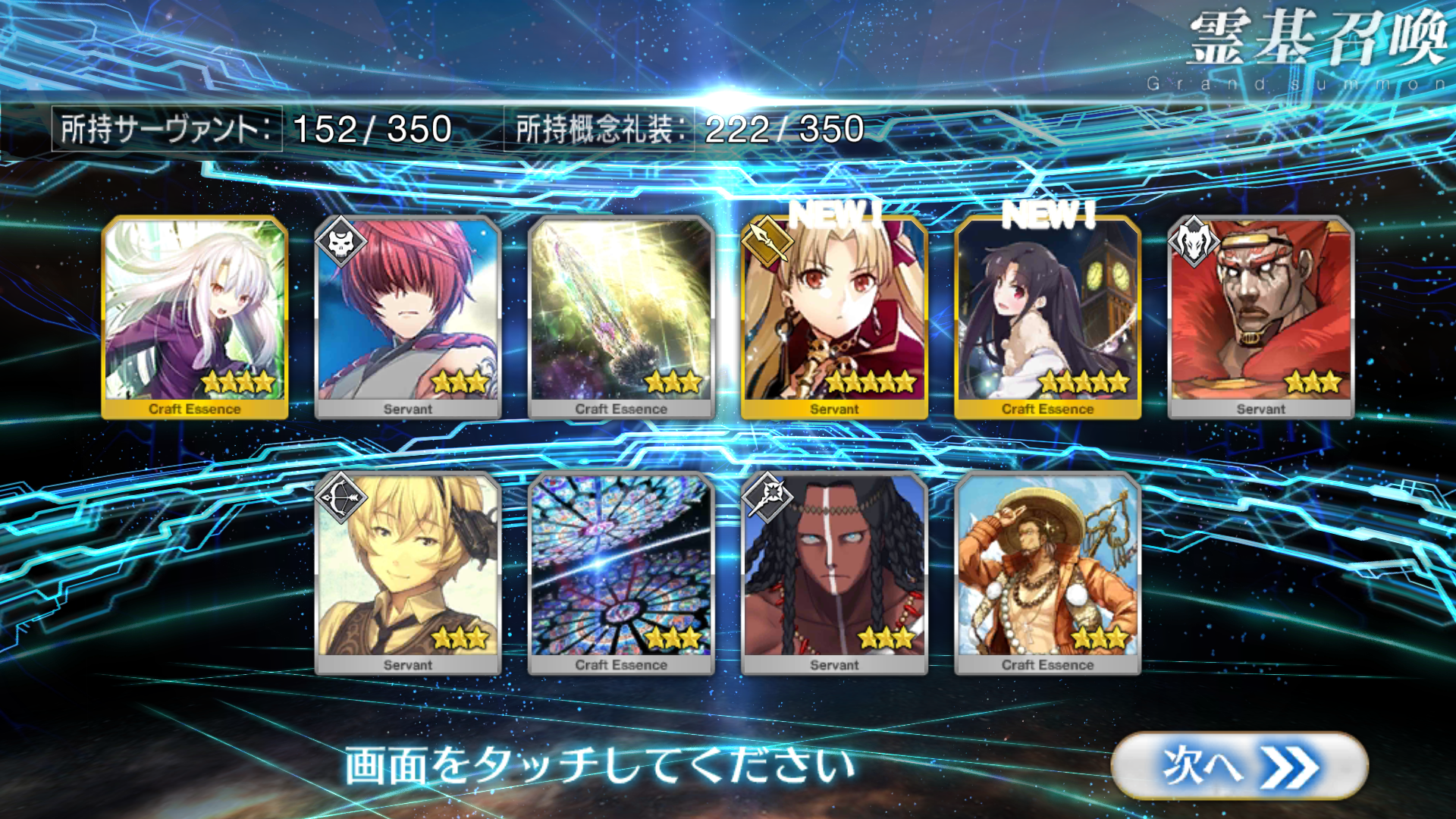Select the new 5-star blonde Lancer Servant card
This screenshot has height=819, width=1456.
pos(834,317)
